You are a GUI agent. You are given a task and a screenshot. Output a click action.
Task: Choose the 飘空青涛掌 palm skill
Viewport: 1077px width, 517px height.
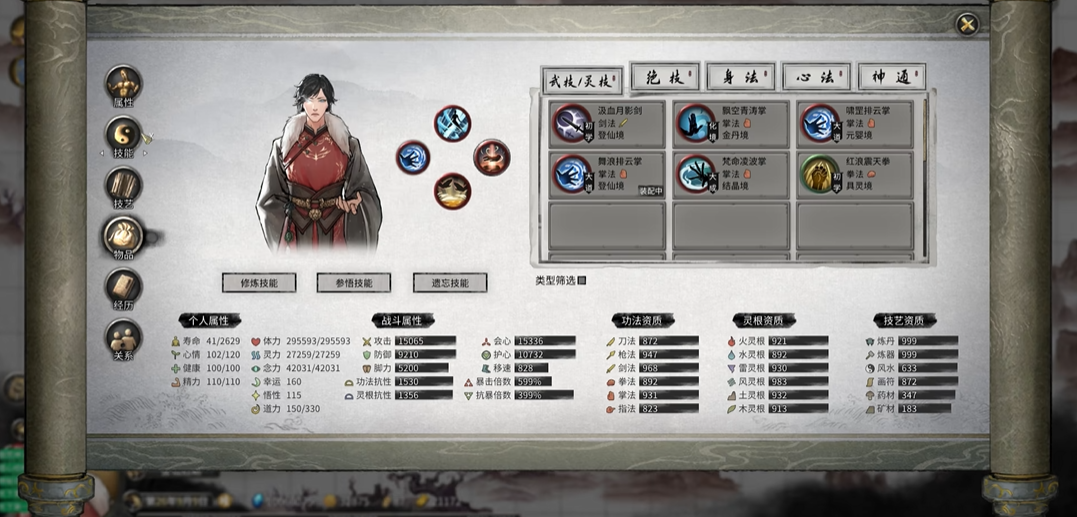coord(731,123)
